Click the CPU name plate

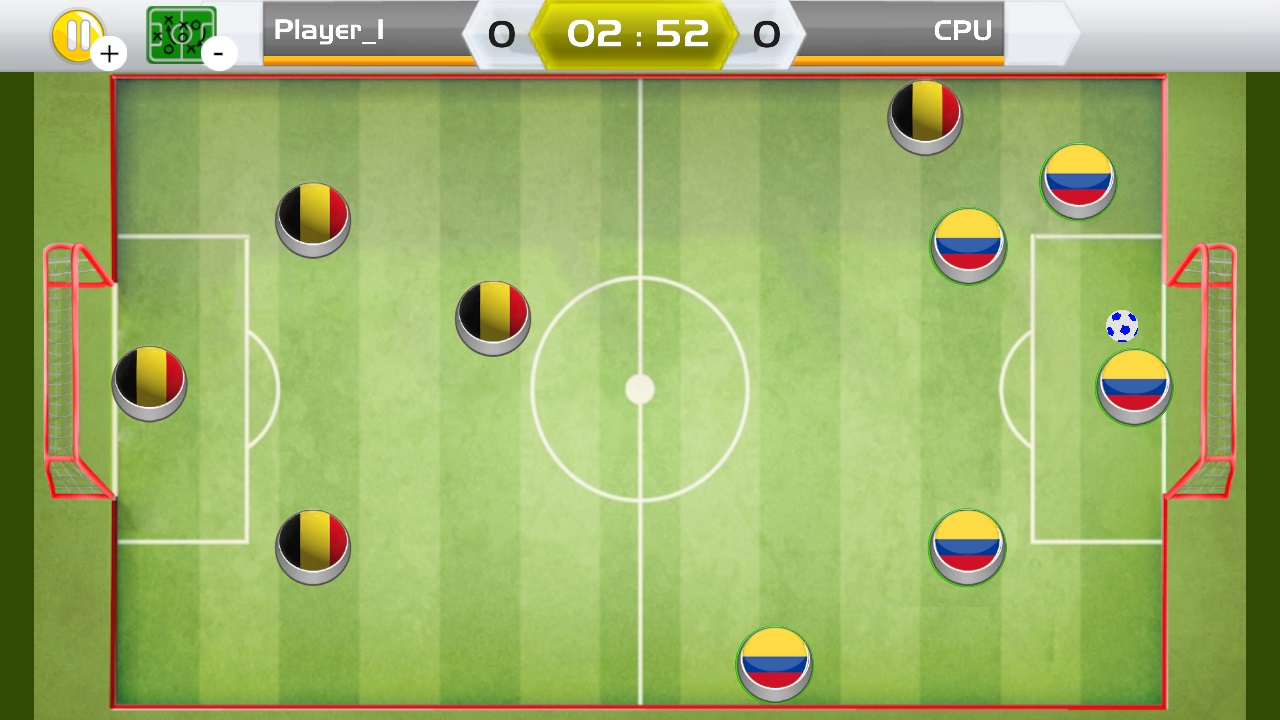pos(960,32)
